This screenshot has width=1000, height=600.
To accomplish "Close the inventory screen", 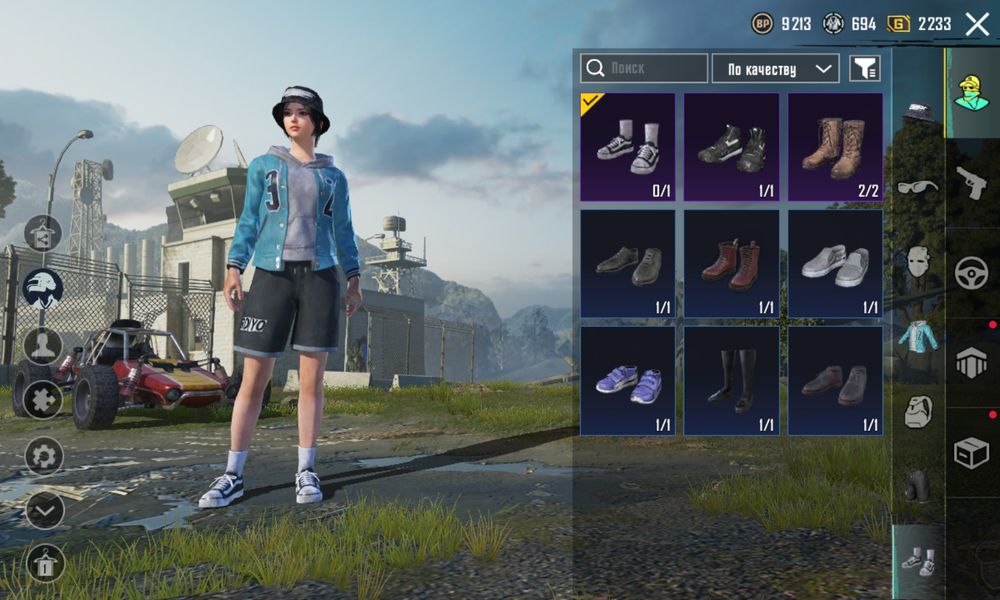I will pyautogui.click(x=977, y=25).
